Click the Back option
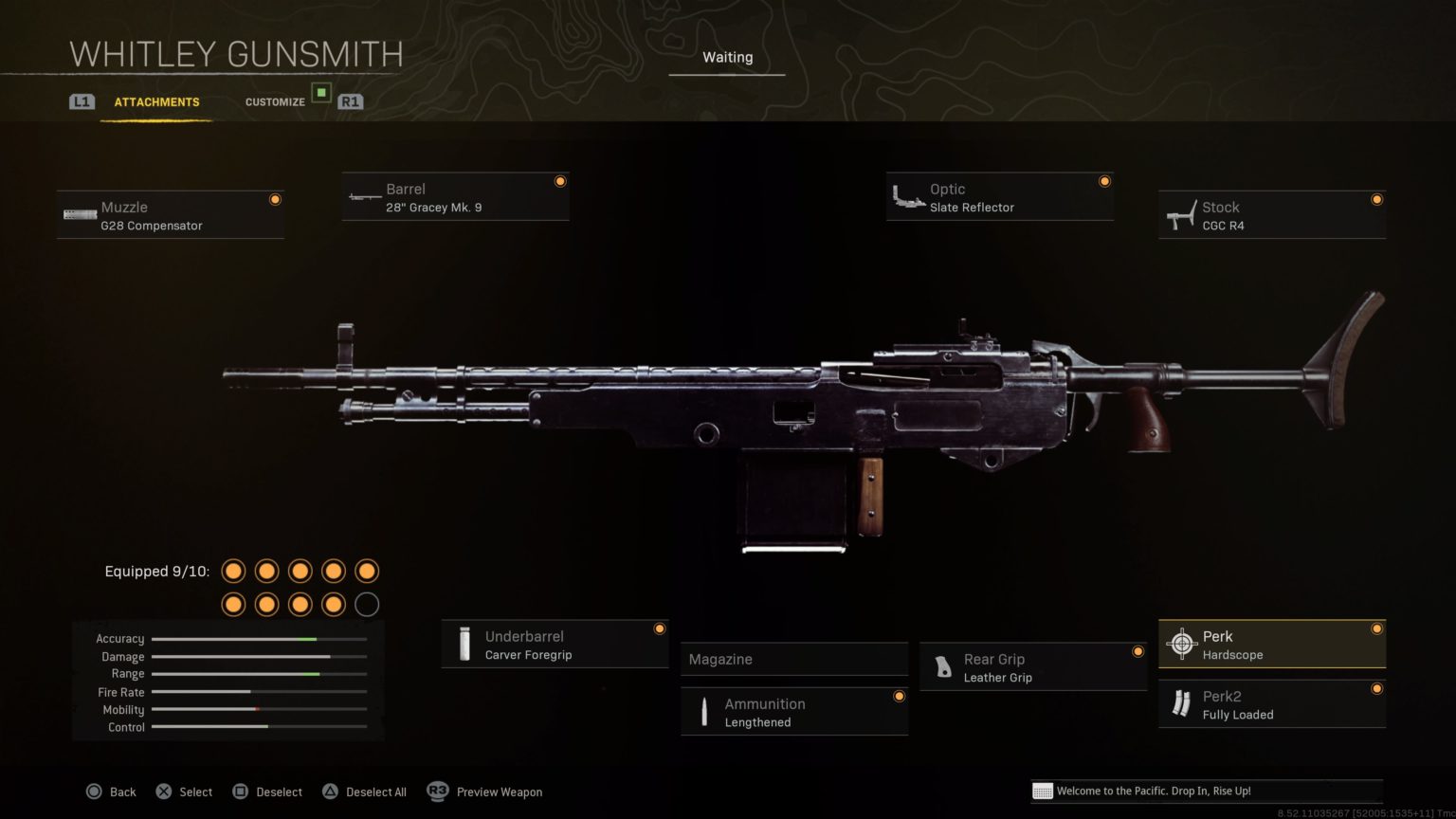 112,792
